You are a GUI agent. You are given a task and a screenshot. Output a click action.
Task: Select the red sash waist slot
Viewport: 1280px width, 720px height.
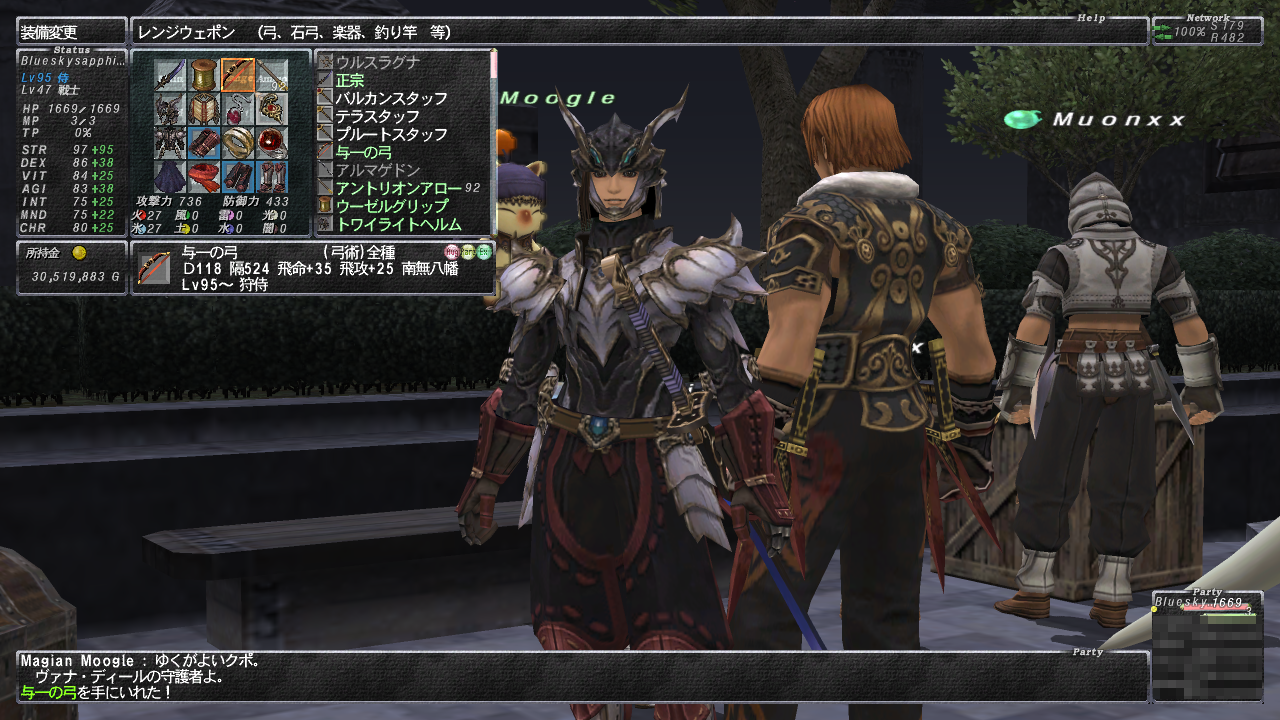point(204,176)
